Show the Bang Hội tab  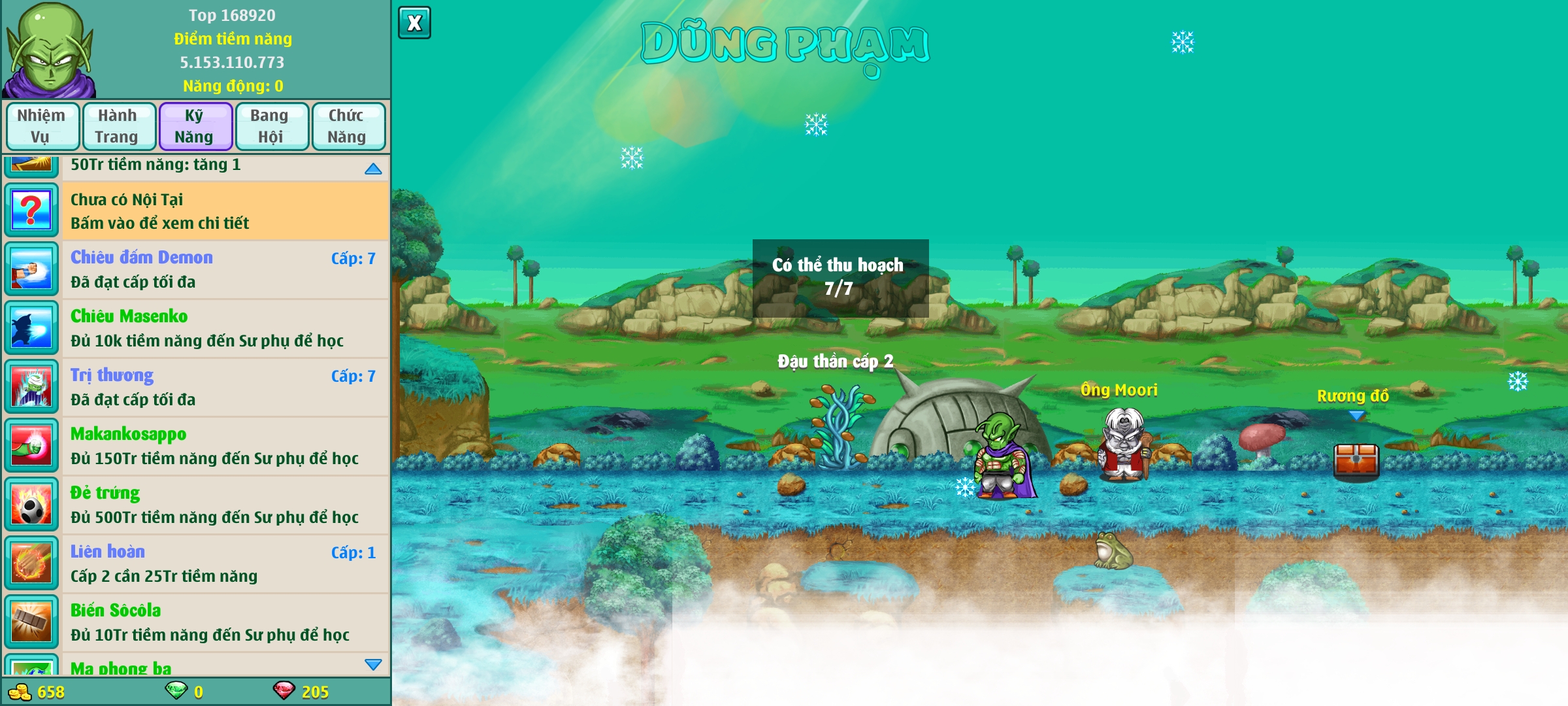coord(271,126)
